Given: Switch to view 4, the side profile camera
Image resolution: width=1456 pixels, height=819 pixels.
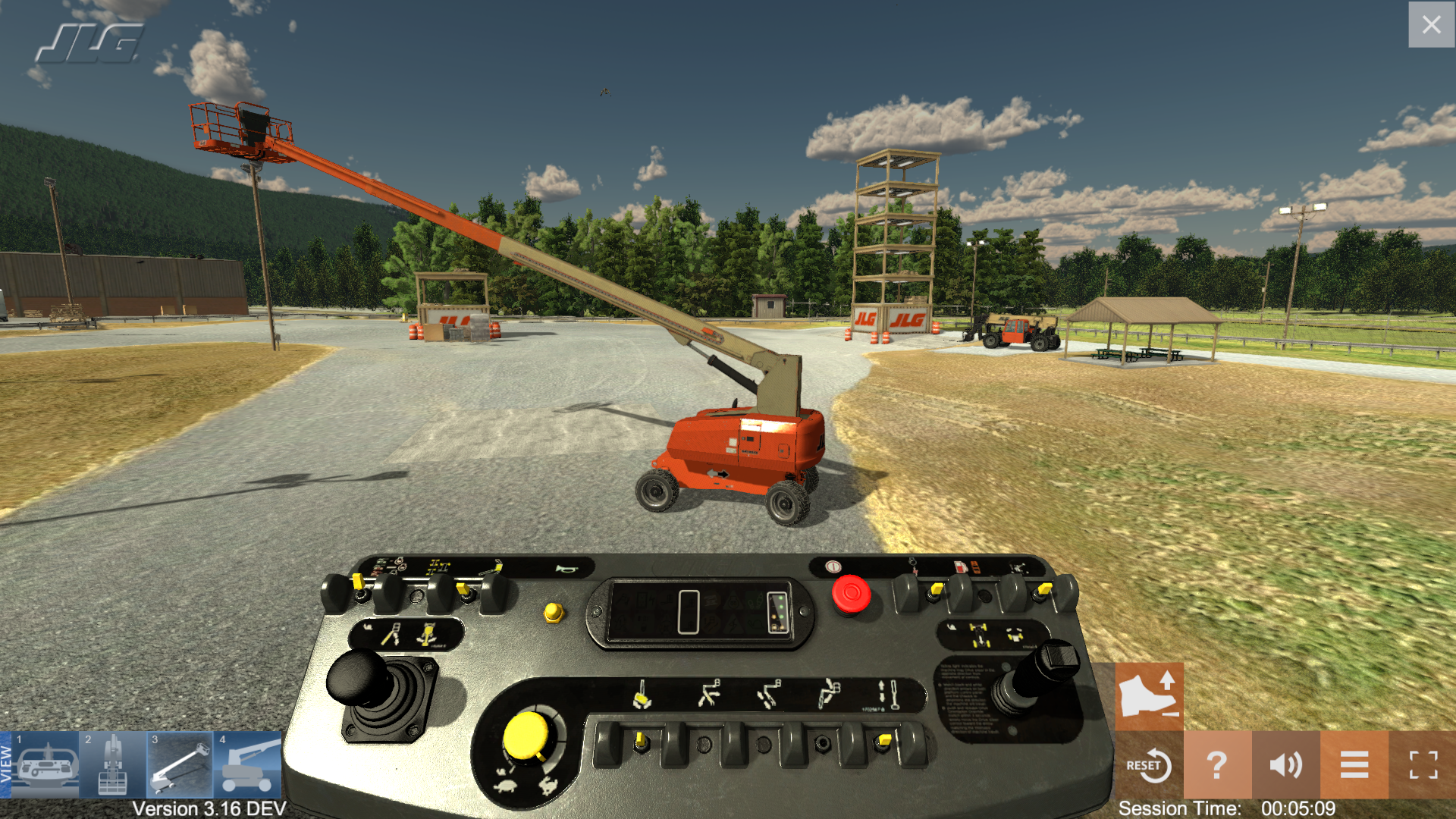Looking at the screenshot, I should [247, 764].
